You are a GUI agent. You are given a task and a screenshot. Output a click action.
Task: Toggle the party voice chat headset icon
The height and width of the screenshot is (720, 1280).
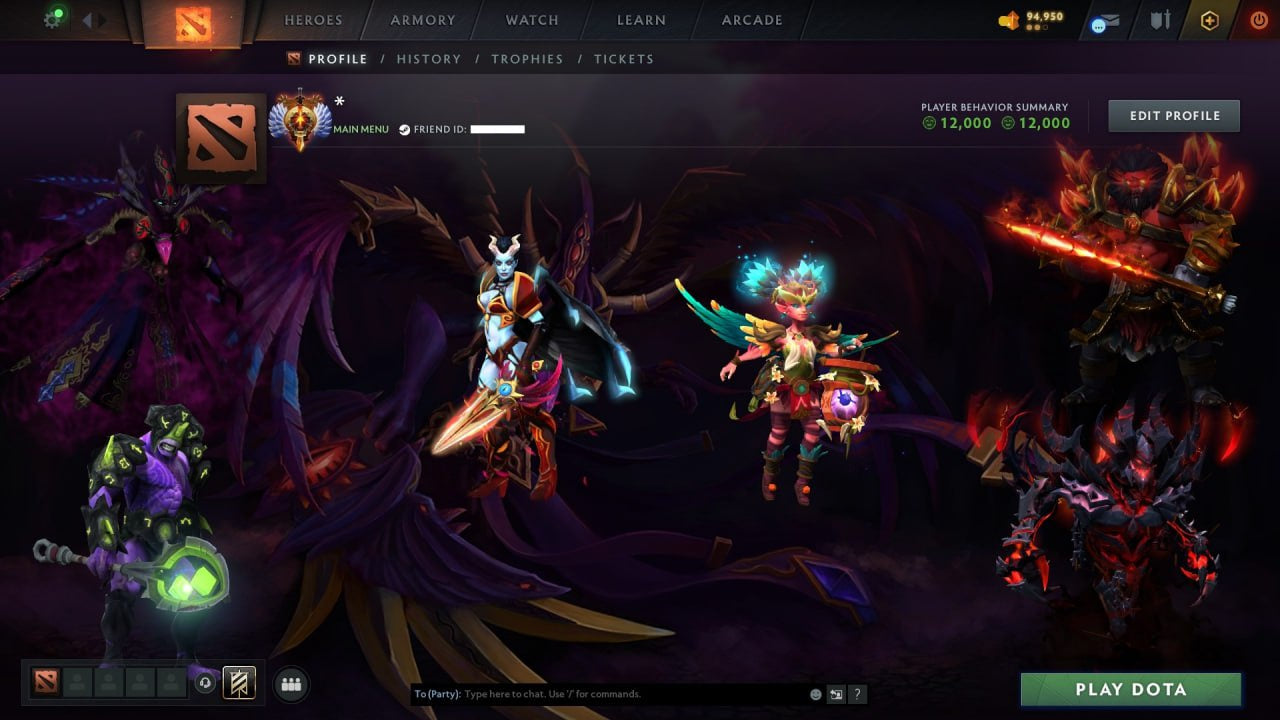pos(207,684)
